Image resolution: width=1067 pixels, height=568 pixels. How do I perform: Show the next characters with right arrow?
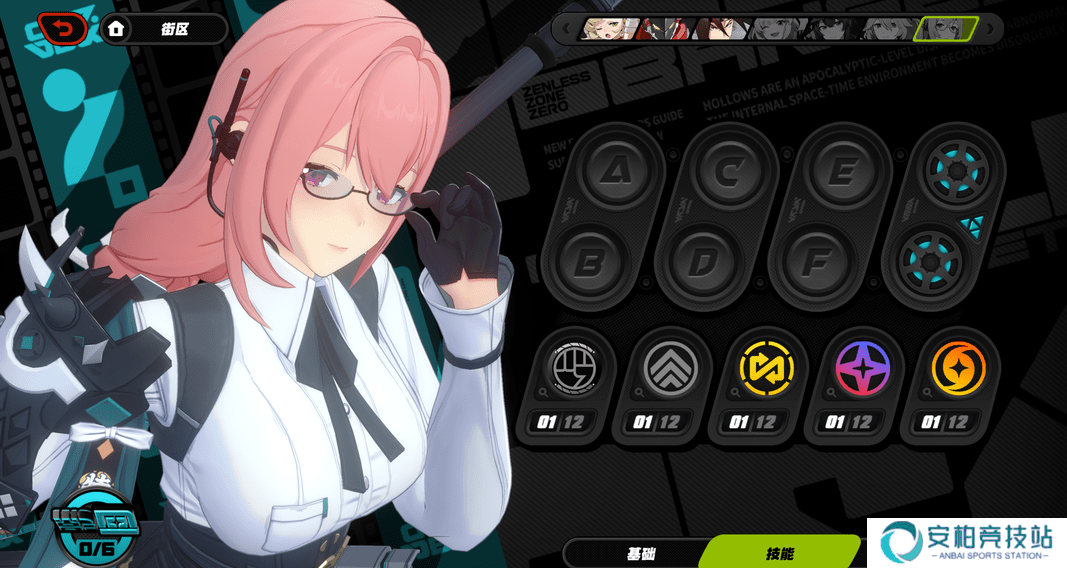pyautogui.click(x=991, y=28)
